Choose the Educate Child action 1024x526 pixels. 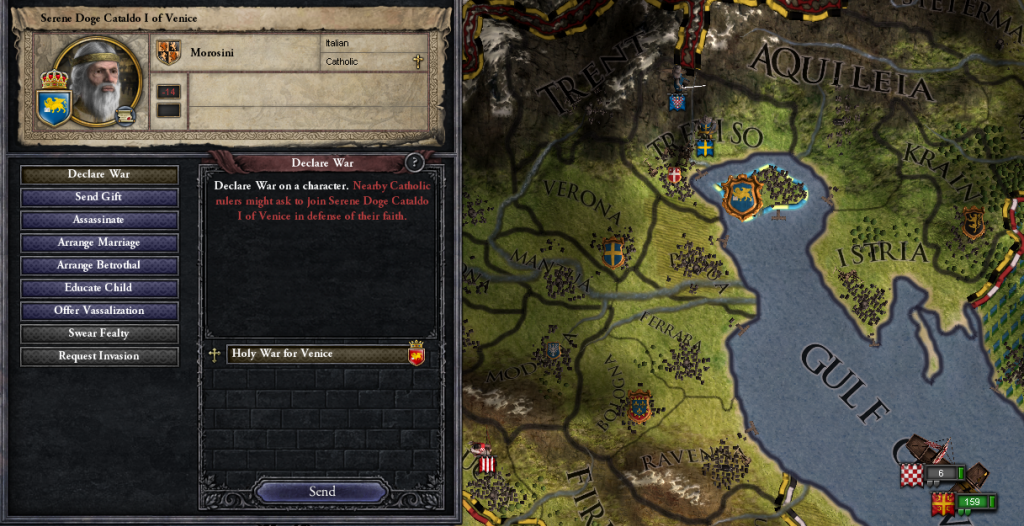click(x=99, y=288)
